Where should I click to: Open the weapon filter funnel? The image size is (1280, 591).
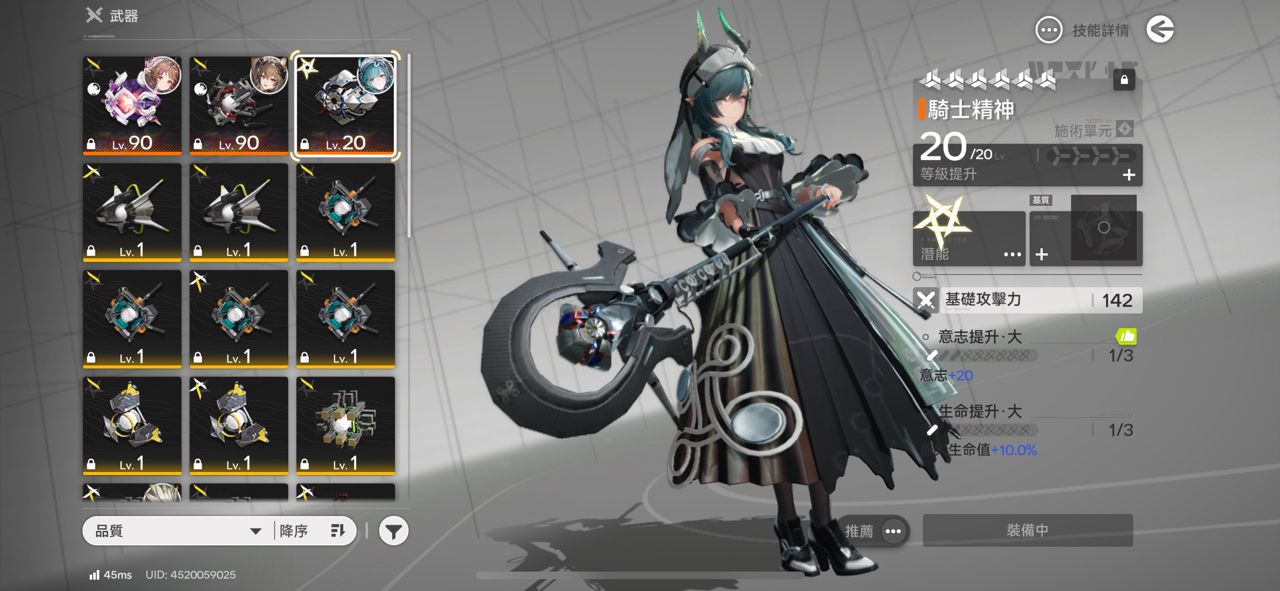394,531
